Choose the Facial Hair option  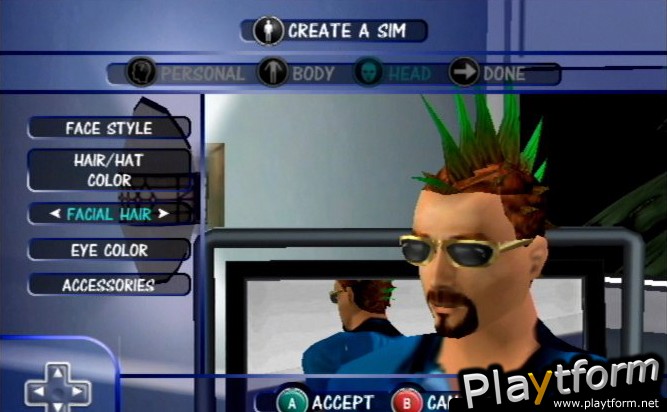click(109, 213)
